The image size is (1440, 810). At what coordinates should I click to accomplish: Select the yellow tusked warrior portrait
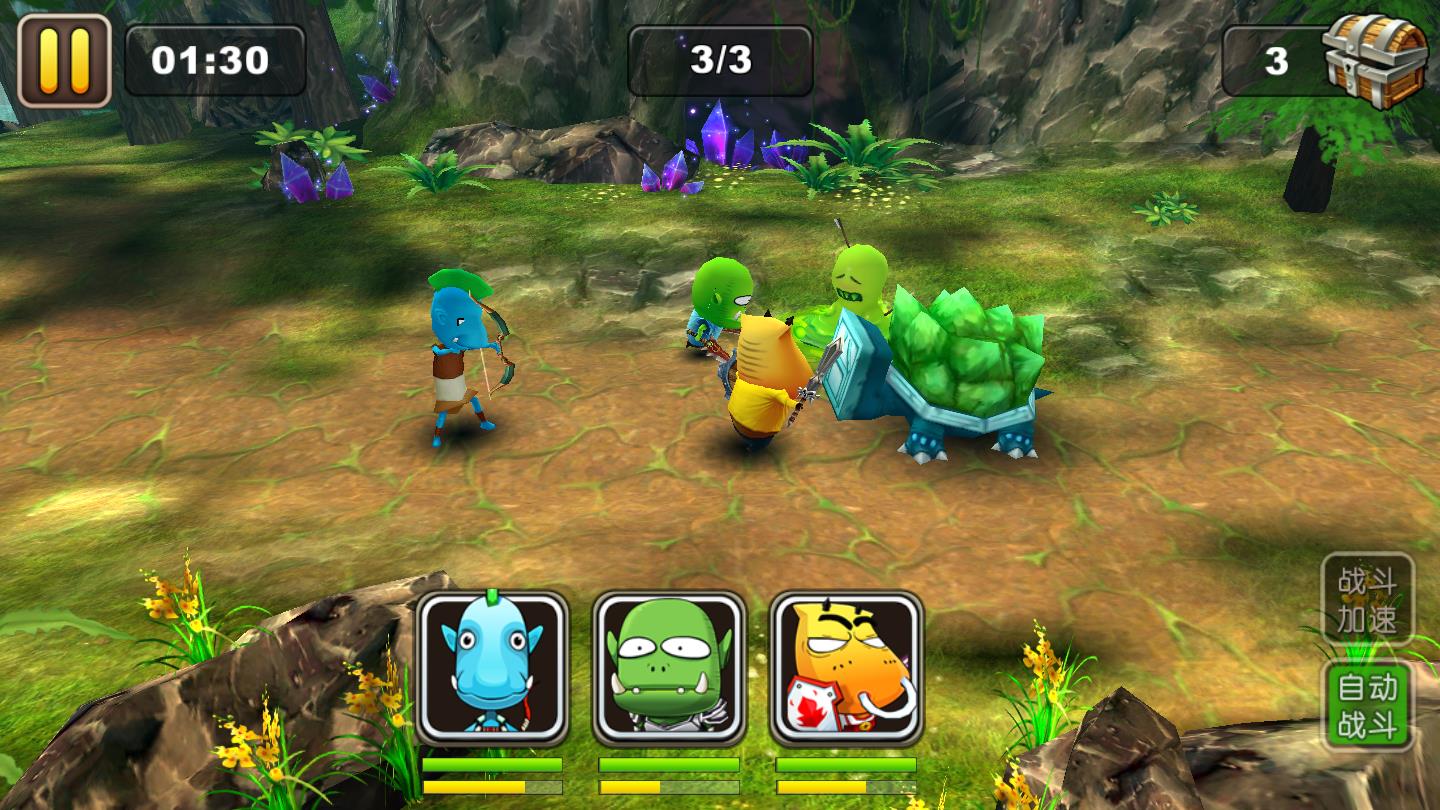click(x=846, y=668)
